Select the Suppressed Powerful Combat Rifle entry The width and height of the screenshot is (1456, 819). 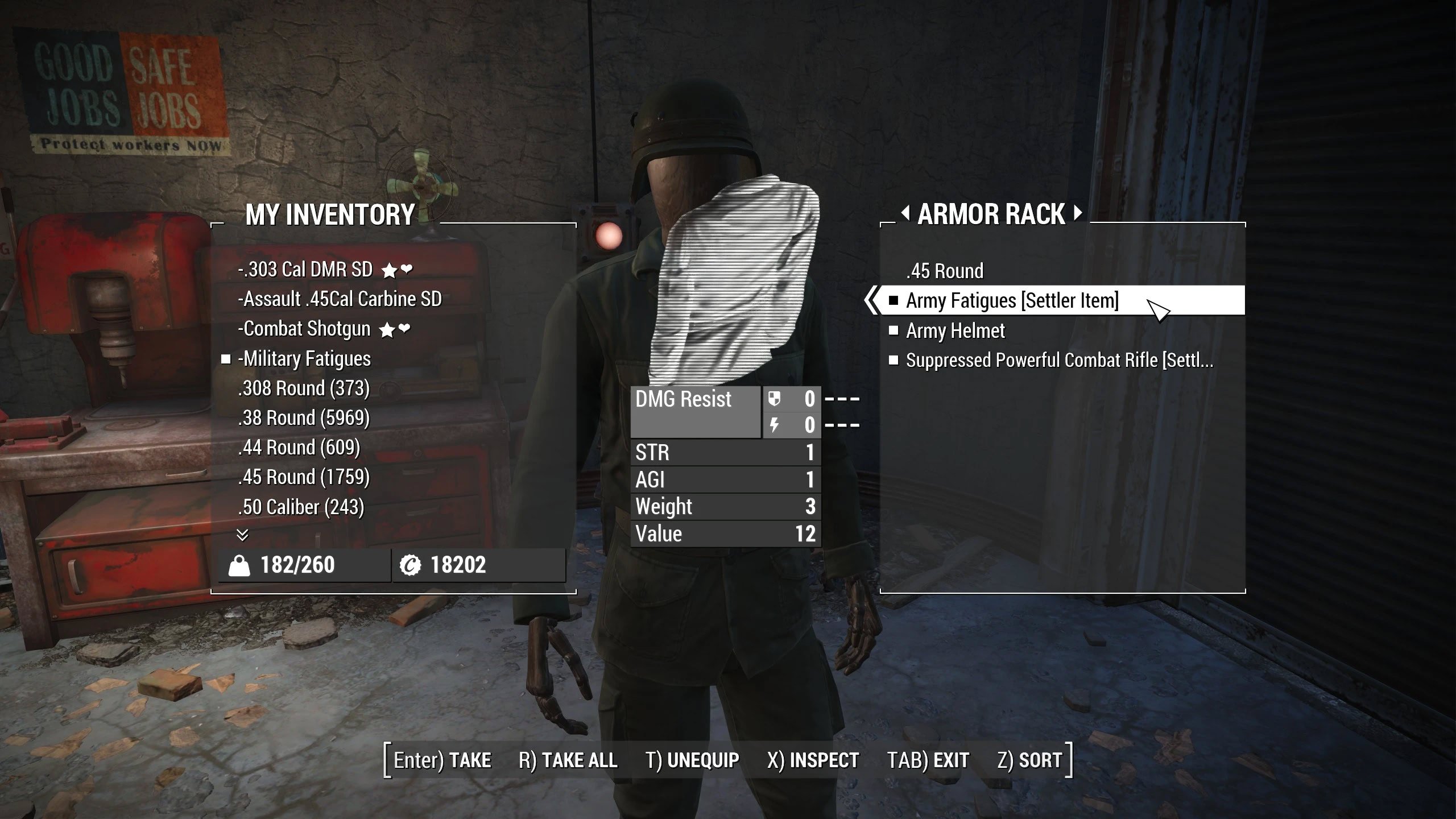point(1059,361)
